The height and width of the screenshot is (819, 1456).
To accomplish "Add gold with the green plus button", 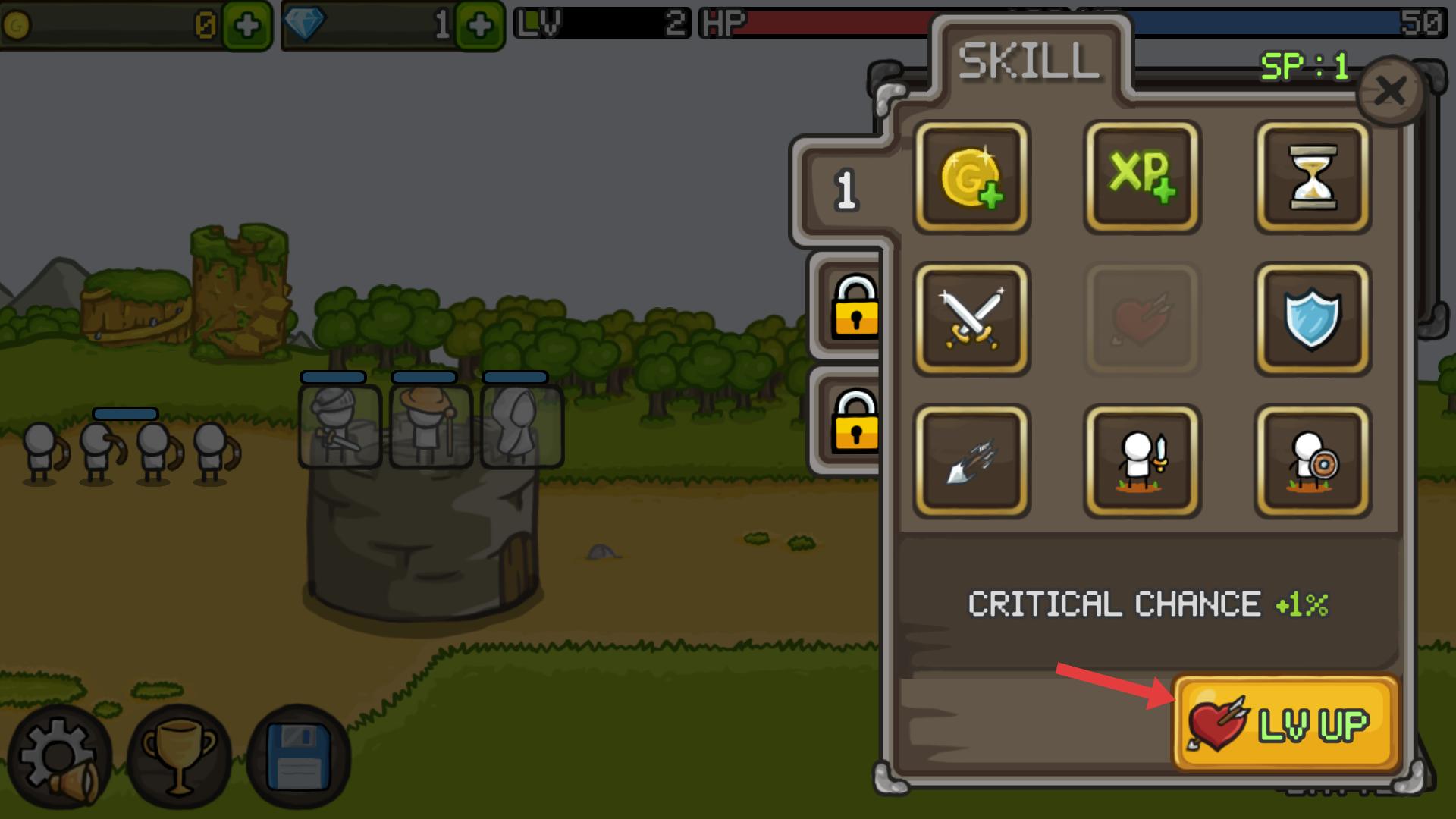I will coord(247,27).
